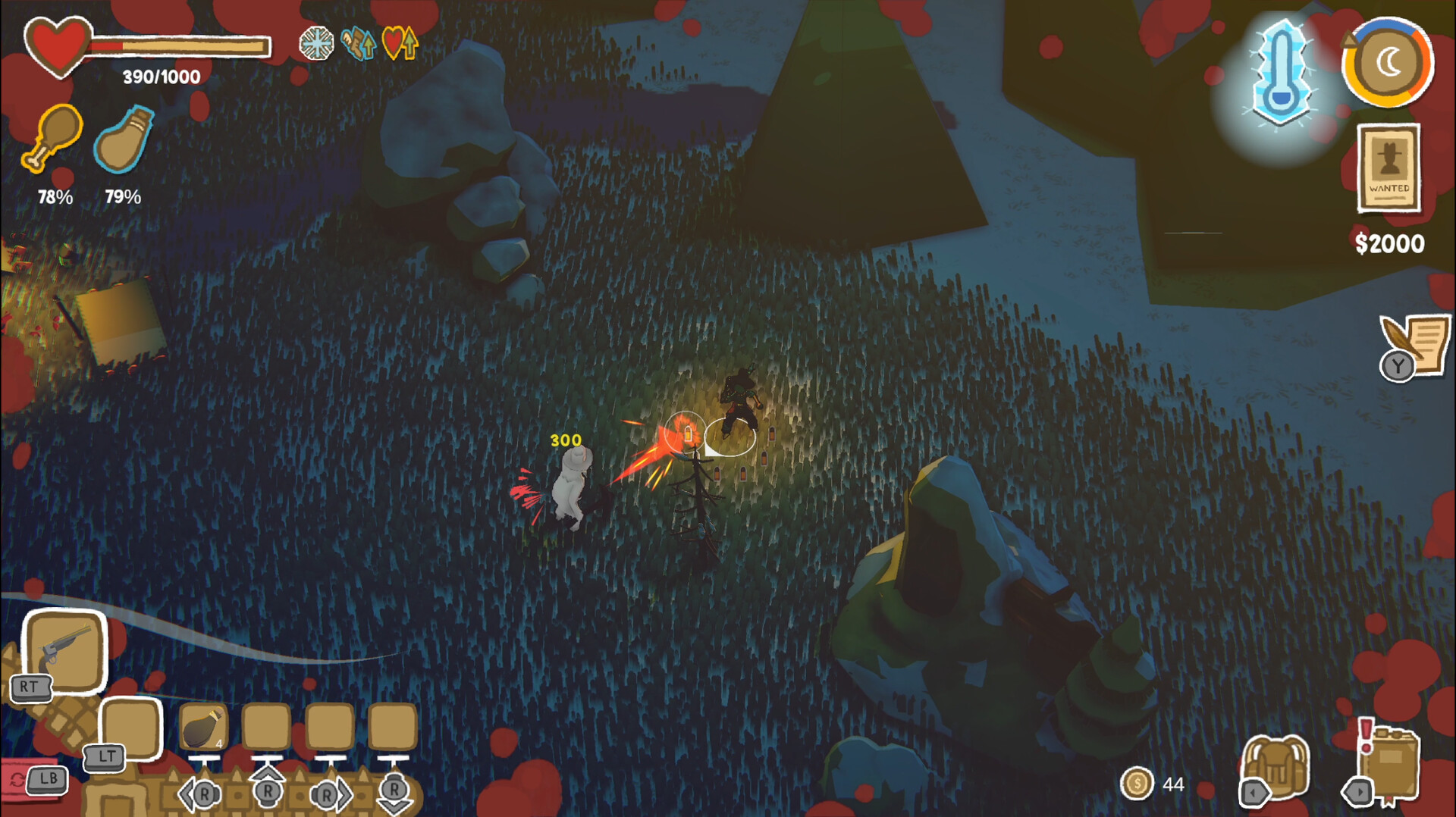Click the speed boost boots buff icon
1456x817 pixels.
tap(356, 44)
